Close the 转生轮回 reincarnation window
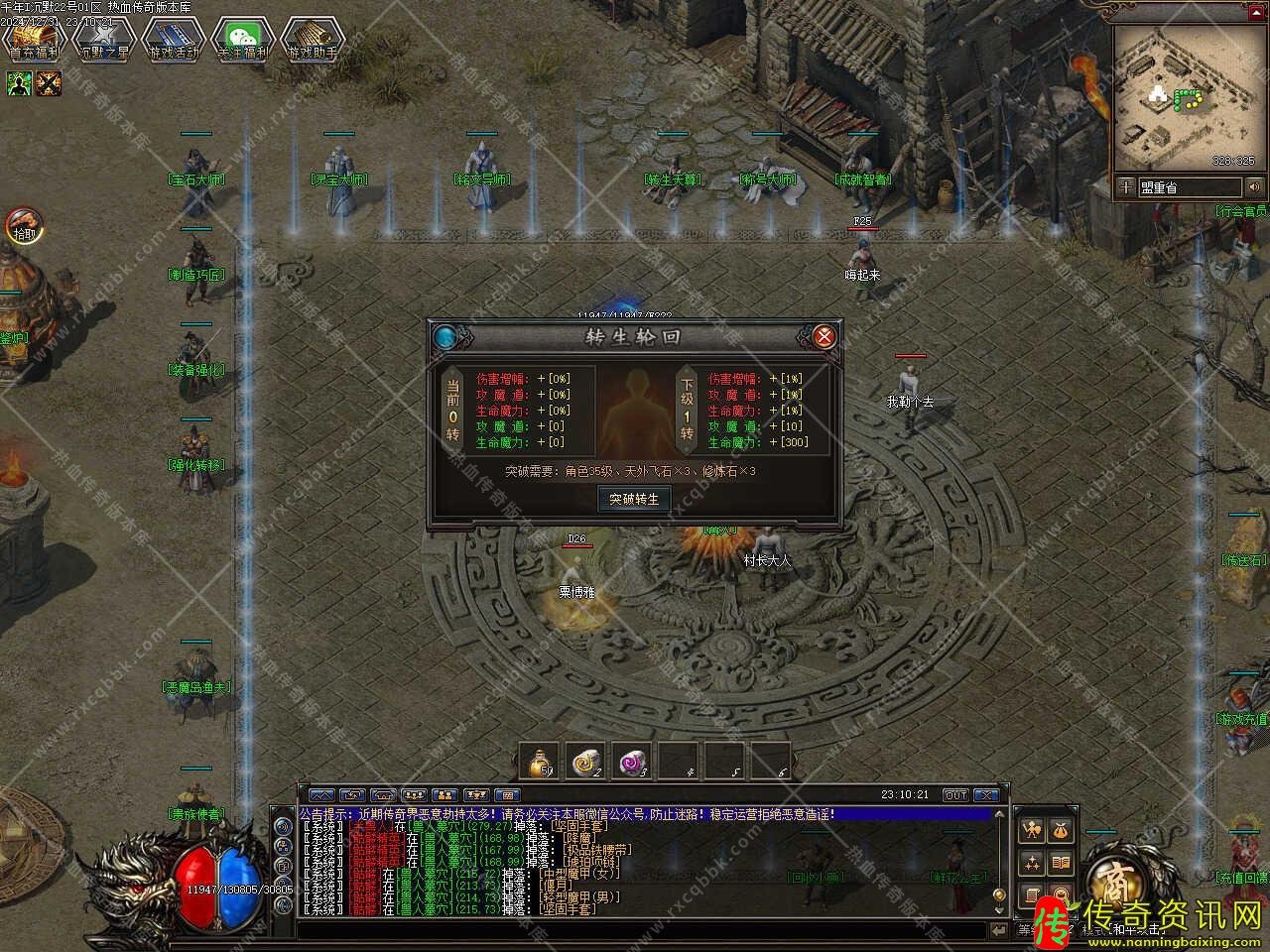This screenshot has width=1270, height=952. [x=824, y=336]
